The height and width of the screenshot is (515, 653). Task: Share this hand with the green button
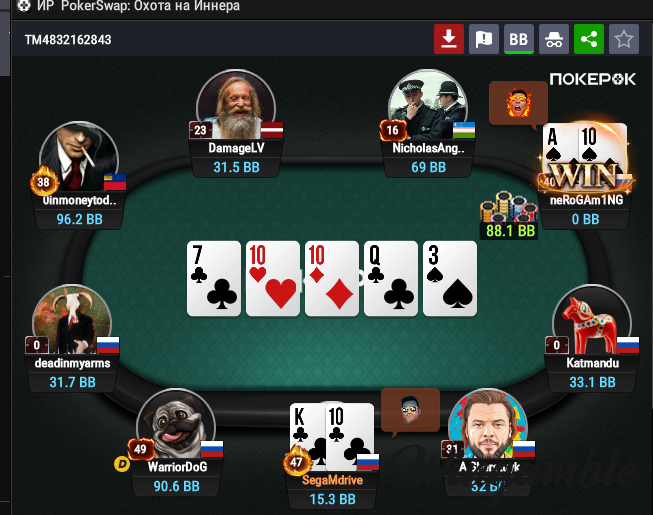coord(589,39)
